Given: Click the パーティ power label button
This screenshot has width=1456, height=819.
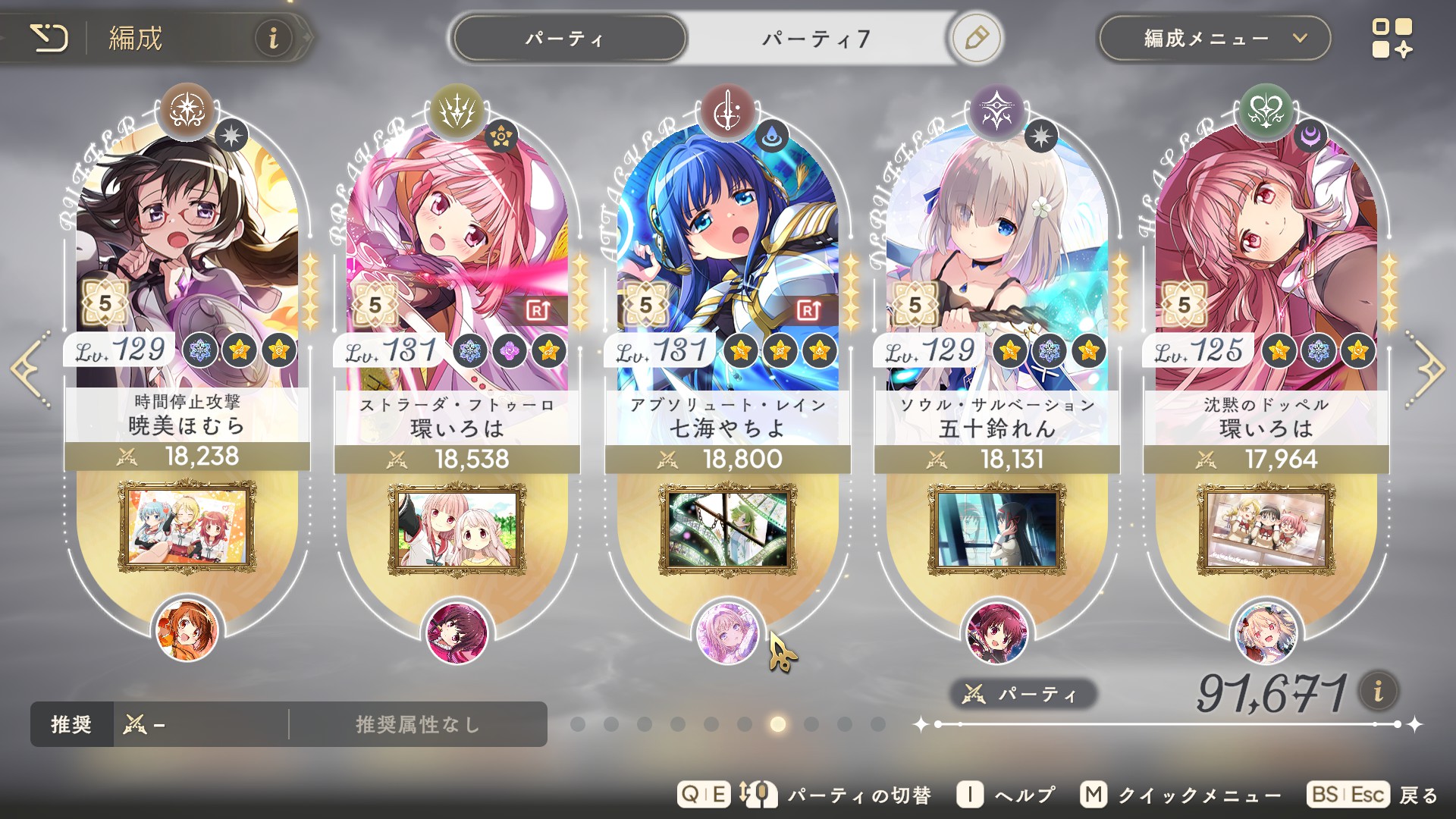Looking at the screenshot, I should tap(1022, 694).
